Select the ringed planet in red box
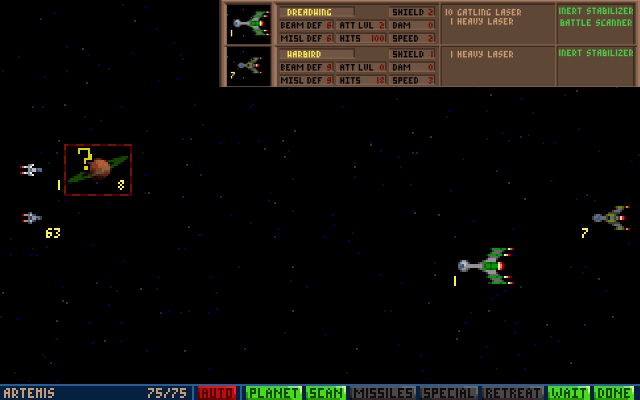This screenshot has height=400, width=640. 98,170
